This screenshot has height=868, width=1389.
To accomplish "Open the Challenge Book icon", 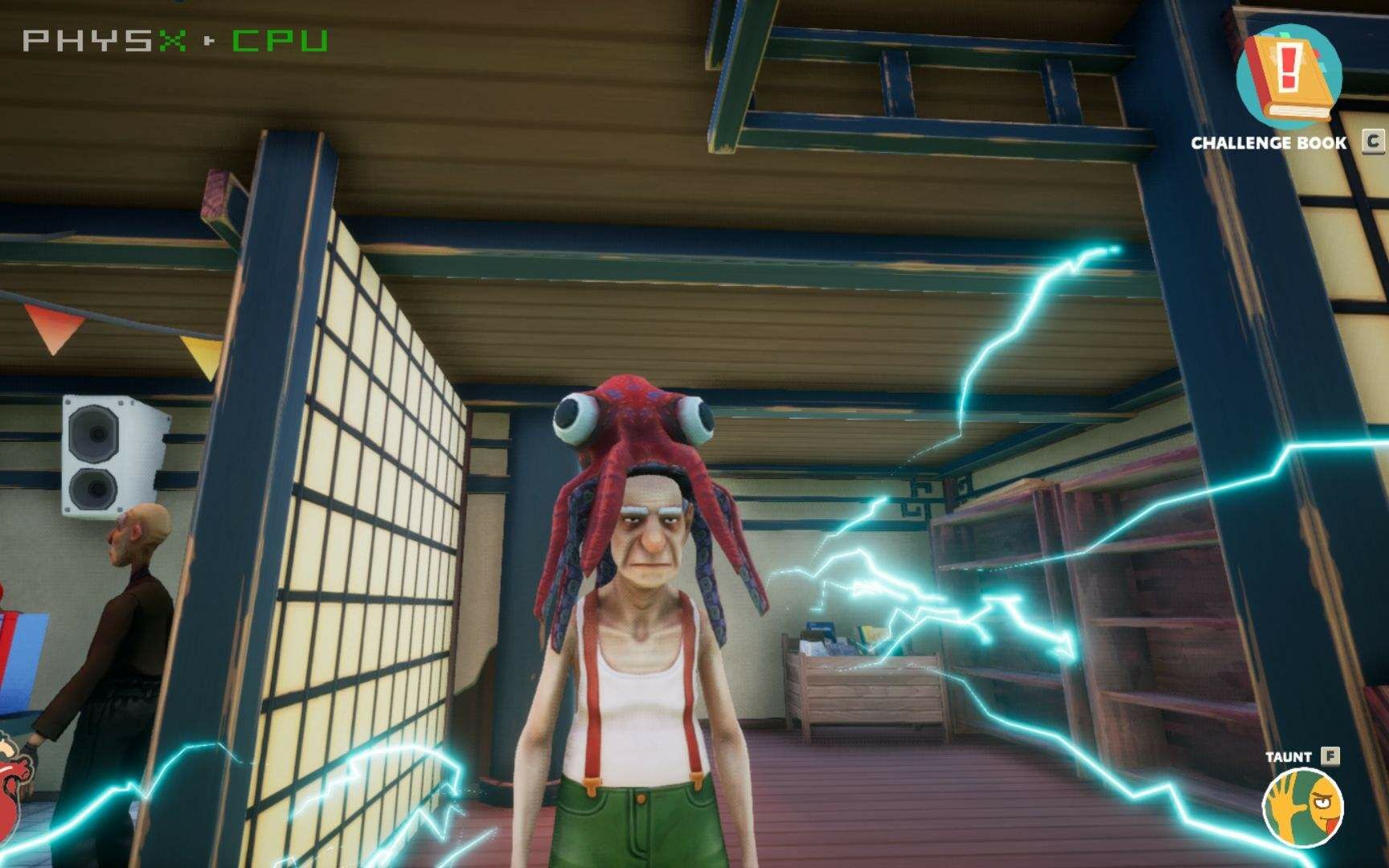I will [x=1289, y=75].
